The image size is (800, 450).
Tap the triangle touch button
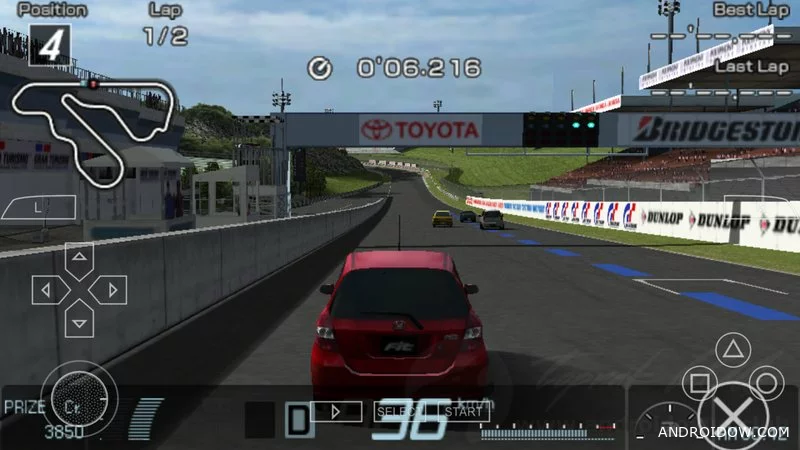[x=735, y=350]
